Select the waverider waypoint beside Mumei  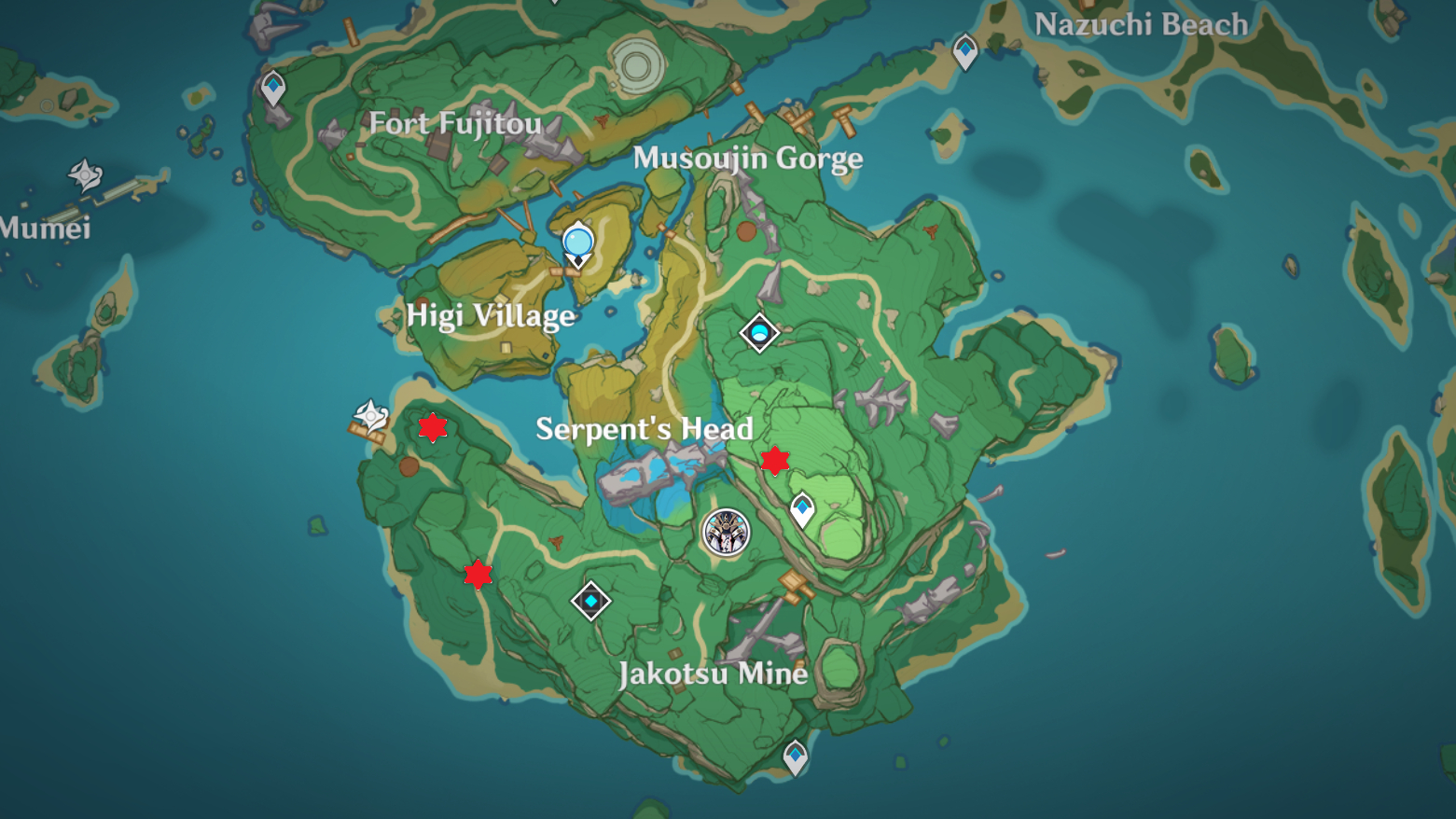coord(83,174)
